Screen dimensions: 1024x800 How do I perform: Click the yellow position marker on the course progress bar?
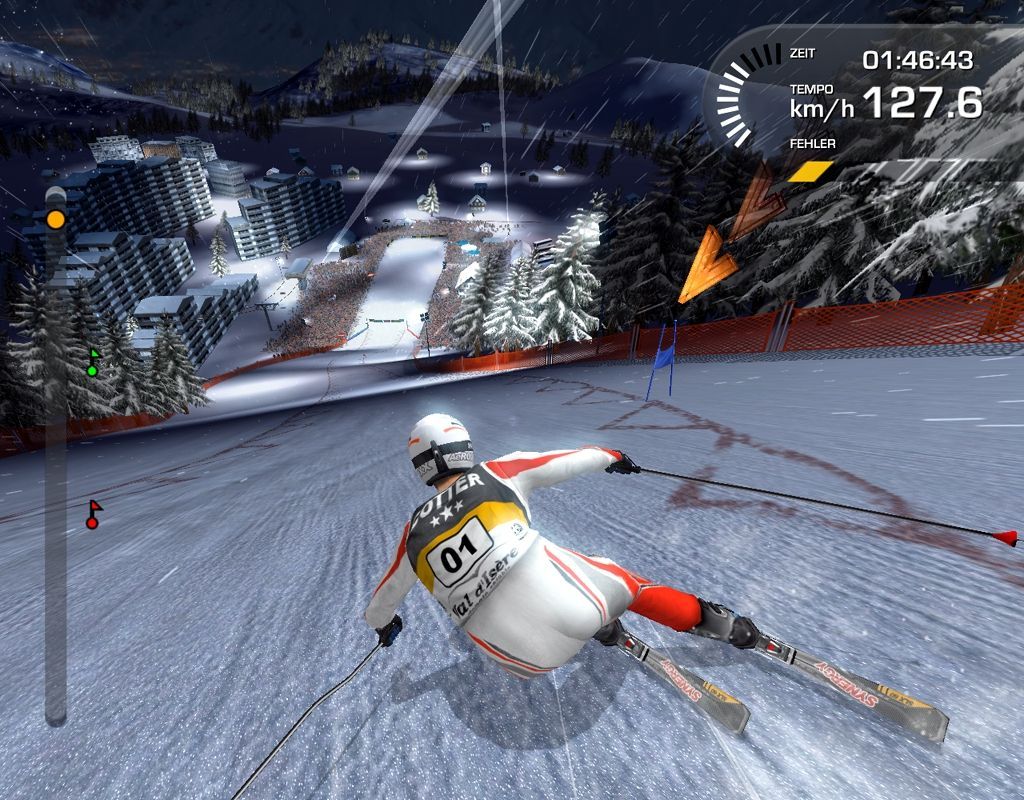coord(56,218)
